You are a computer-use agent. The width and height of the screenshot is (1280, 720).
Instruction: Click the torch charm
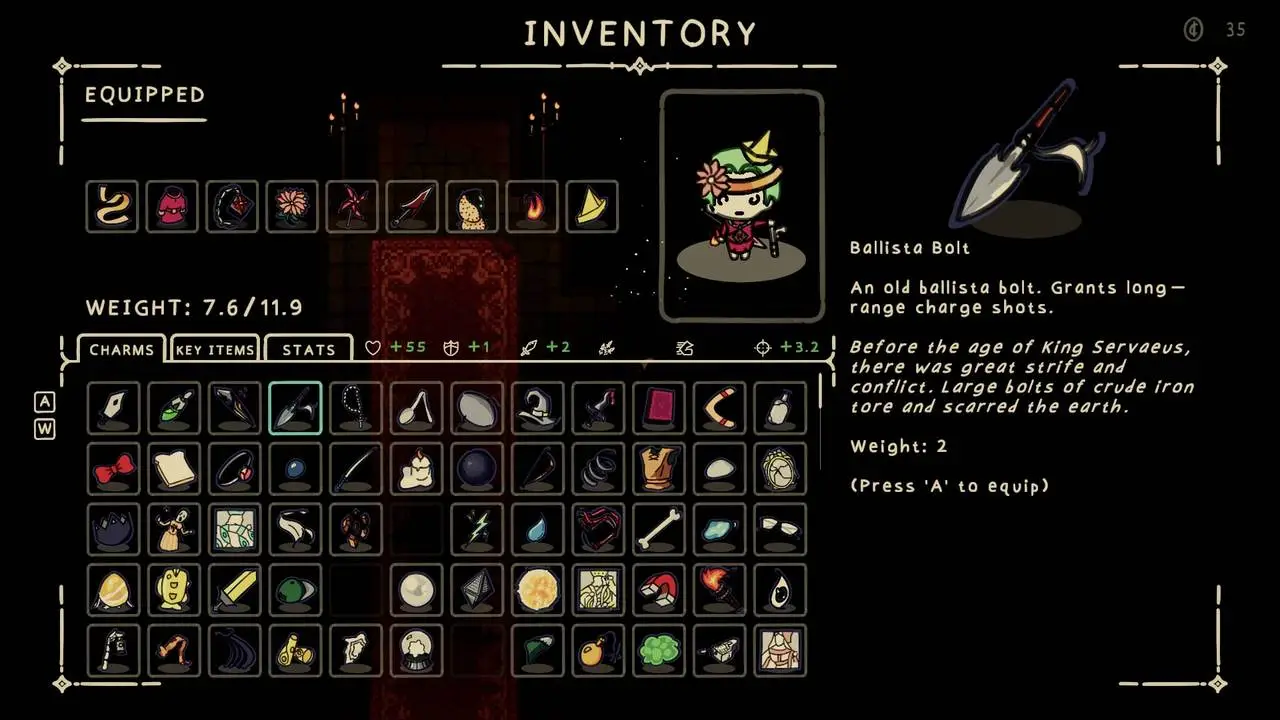click(719, 590)
